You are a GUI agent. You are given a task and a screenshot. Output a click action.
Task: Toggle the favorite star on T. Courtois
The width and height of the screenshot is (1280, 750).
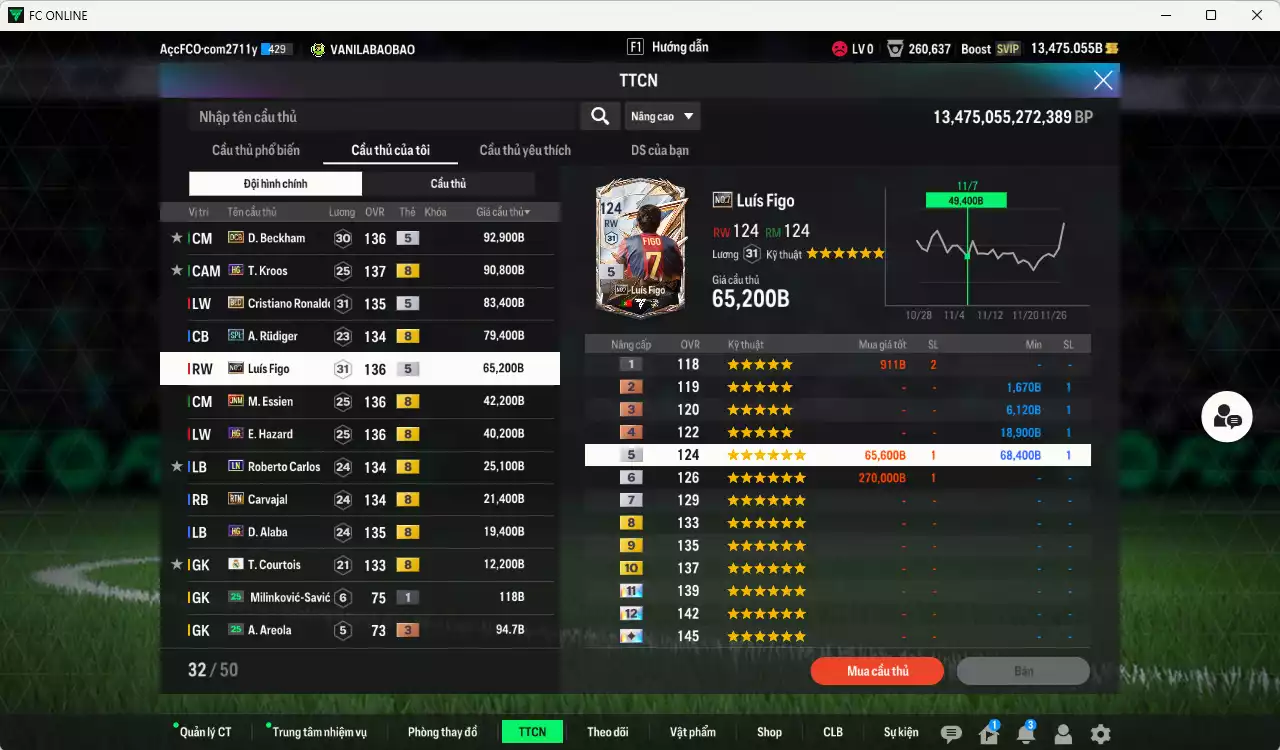pos(176,564)
